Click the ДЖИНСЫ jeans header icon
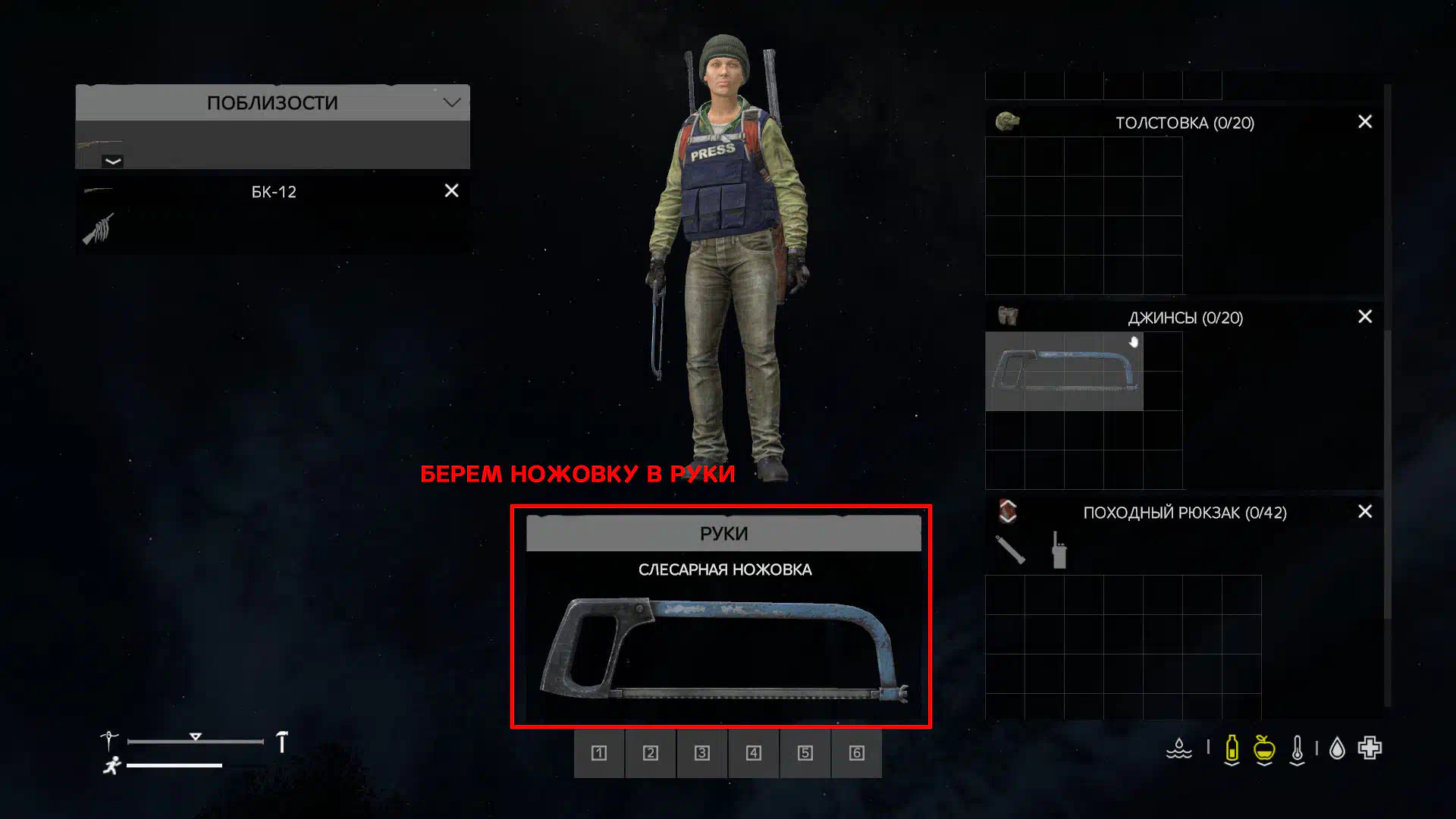The height and width of the screenshot is (819, 1456). 1007,316
